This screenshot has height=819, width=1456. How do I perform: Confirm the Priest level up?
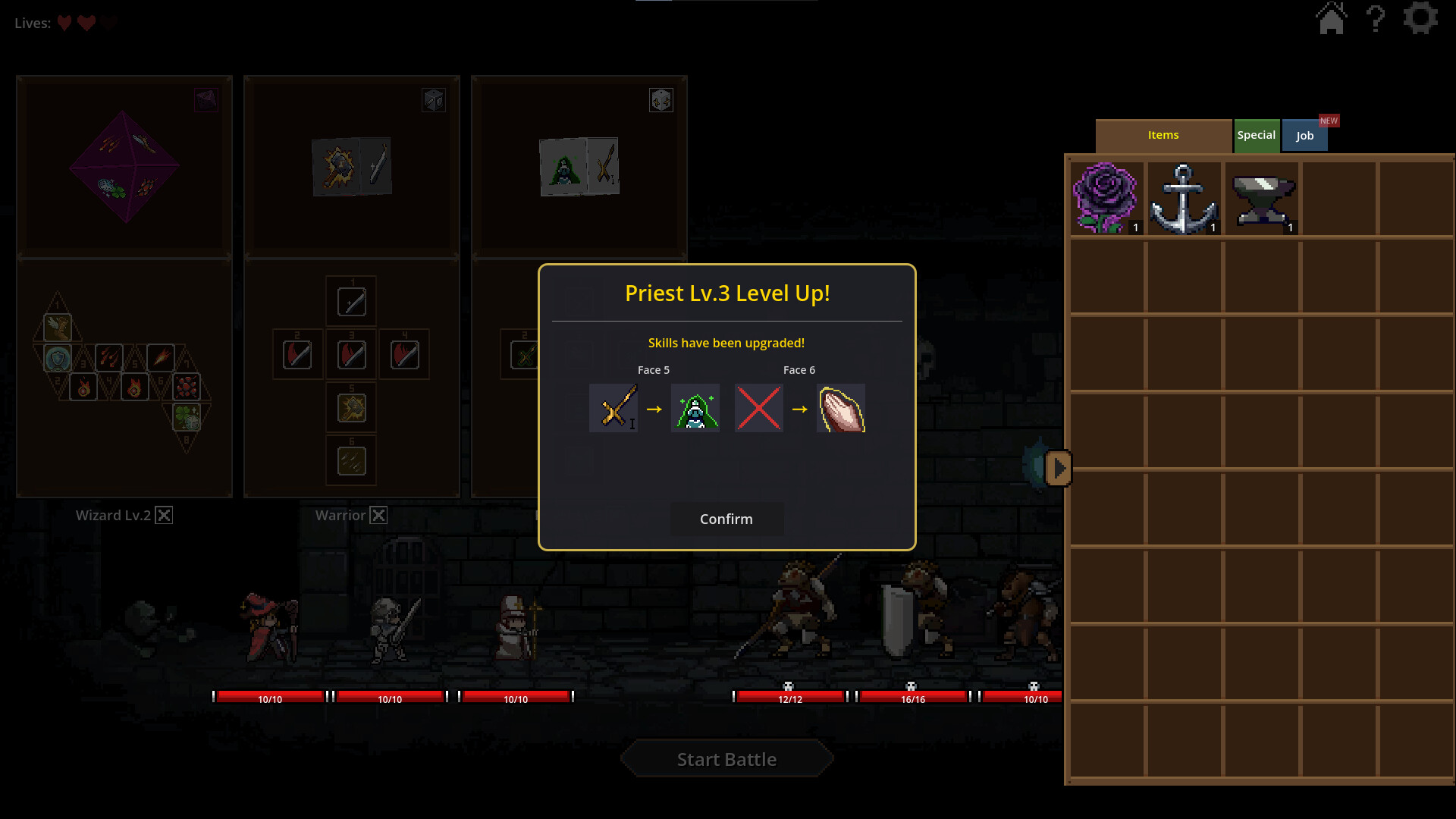click(726, 519)
